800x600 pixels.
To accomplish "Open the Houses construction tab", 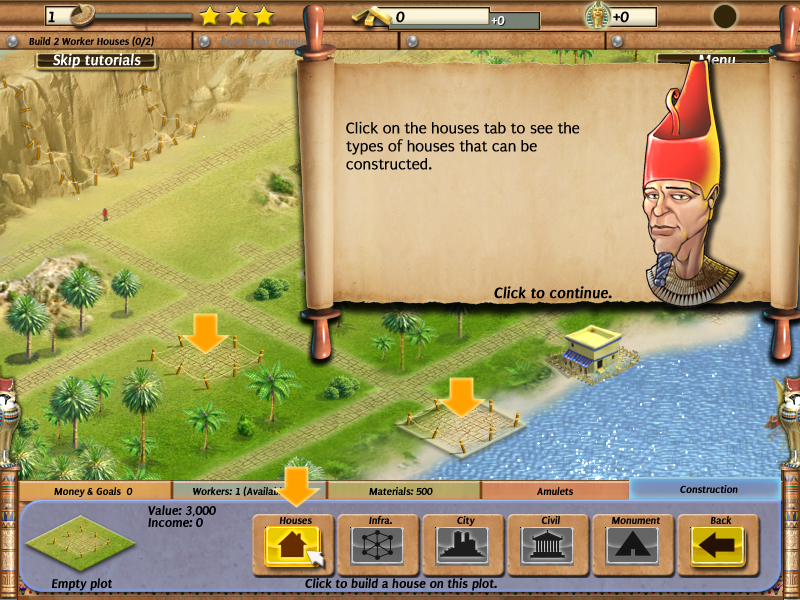I will click(x=293, y=544).
